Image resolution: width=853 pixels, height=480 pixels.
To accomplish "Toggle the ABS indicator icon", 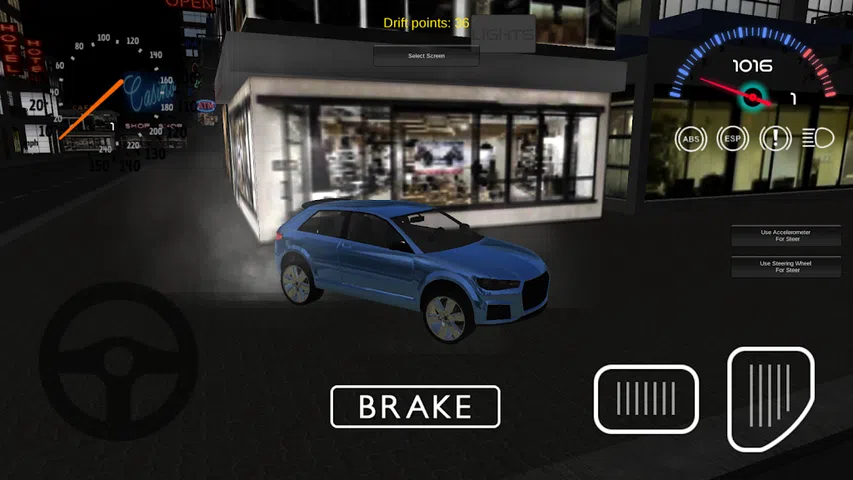I will tap(690, 139).
